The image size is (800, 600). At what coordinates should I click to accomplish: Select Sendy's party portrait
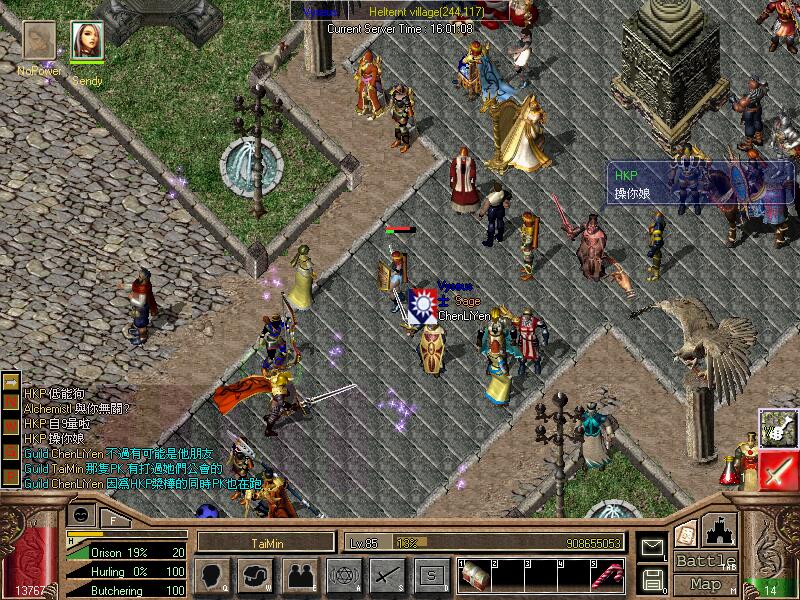[x=87, y=41]
